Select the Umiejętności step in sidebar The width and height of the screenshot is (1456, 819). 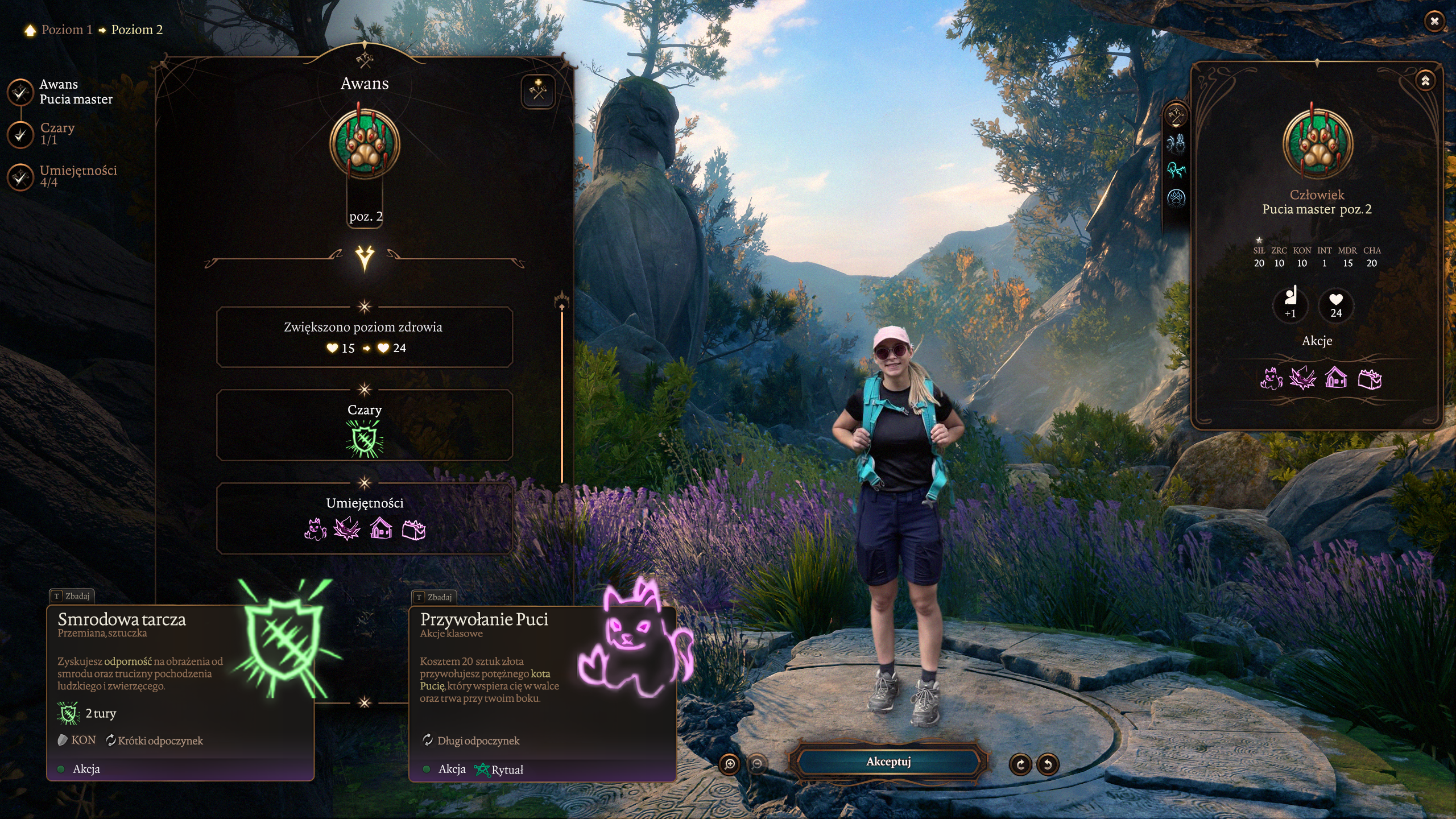coord(20,177)
